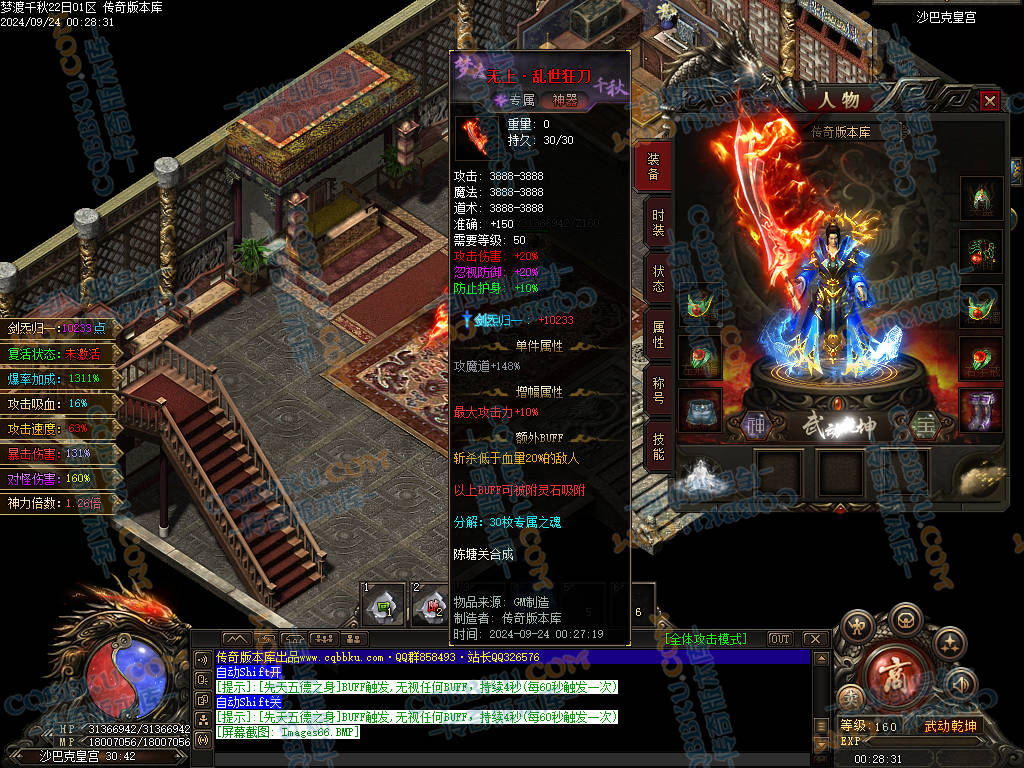Show the 属性 attributes tab

pos(657,335)
